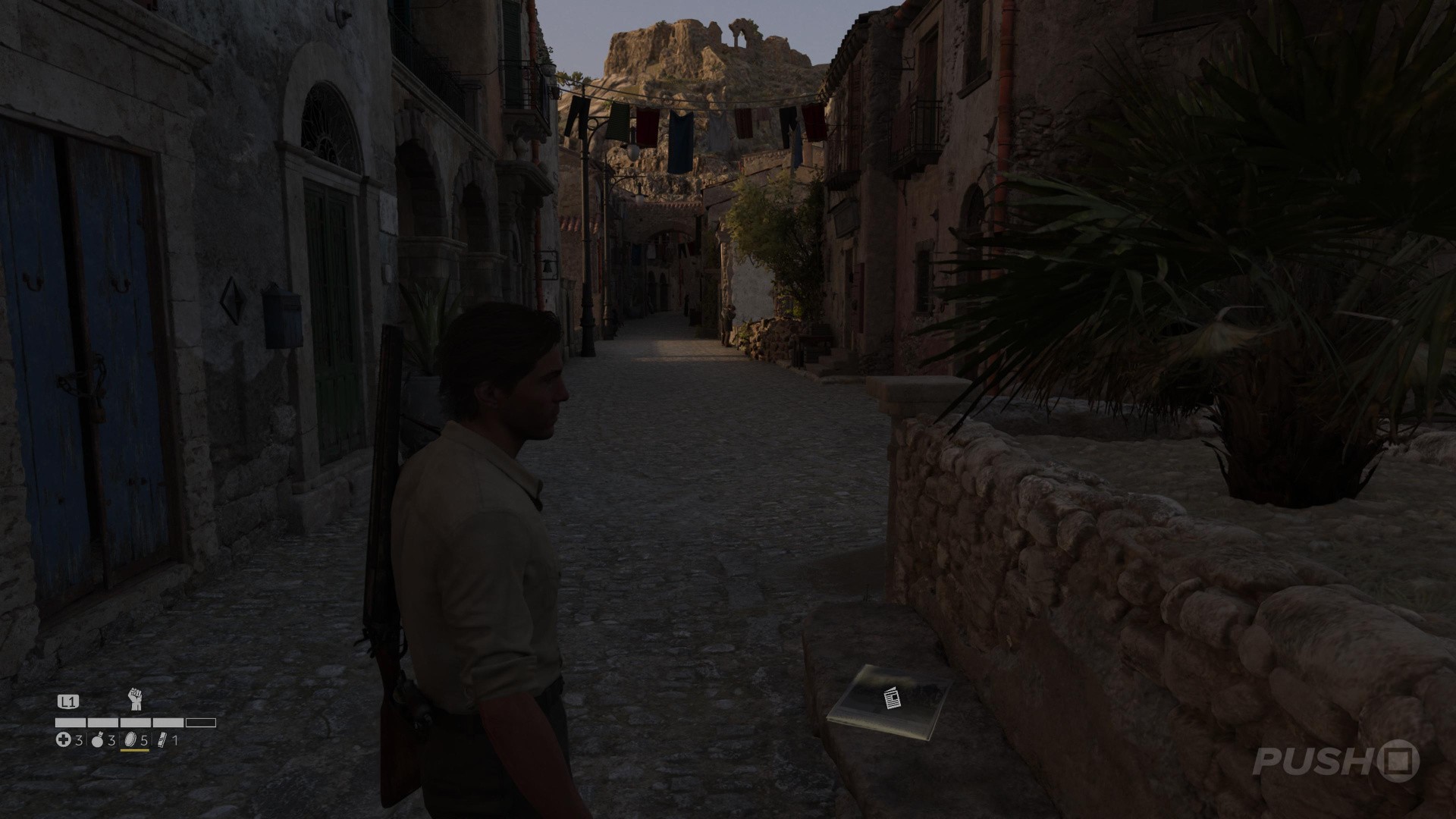Click the newspaper collectible marker
This screenshot has width=1456, height=819.
[893, 698]
